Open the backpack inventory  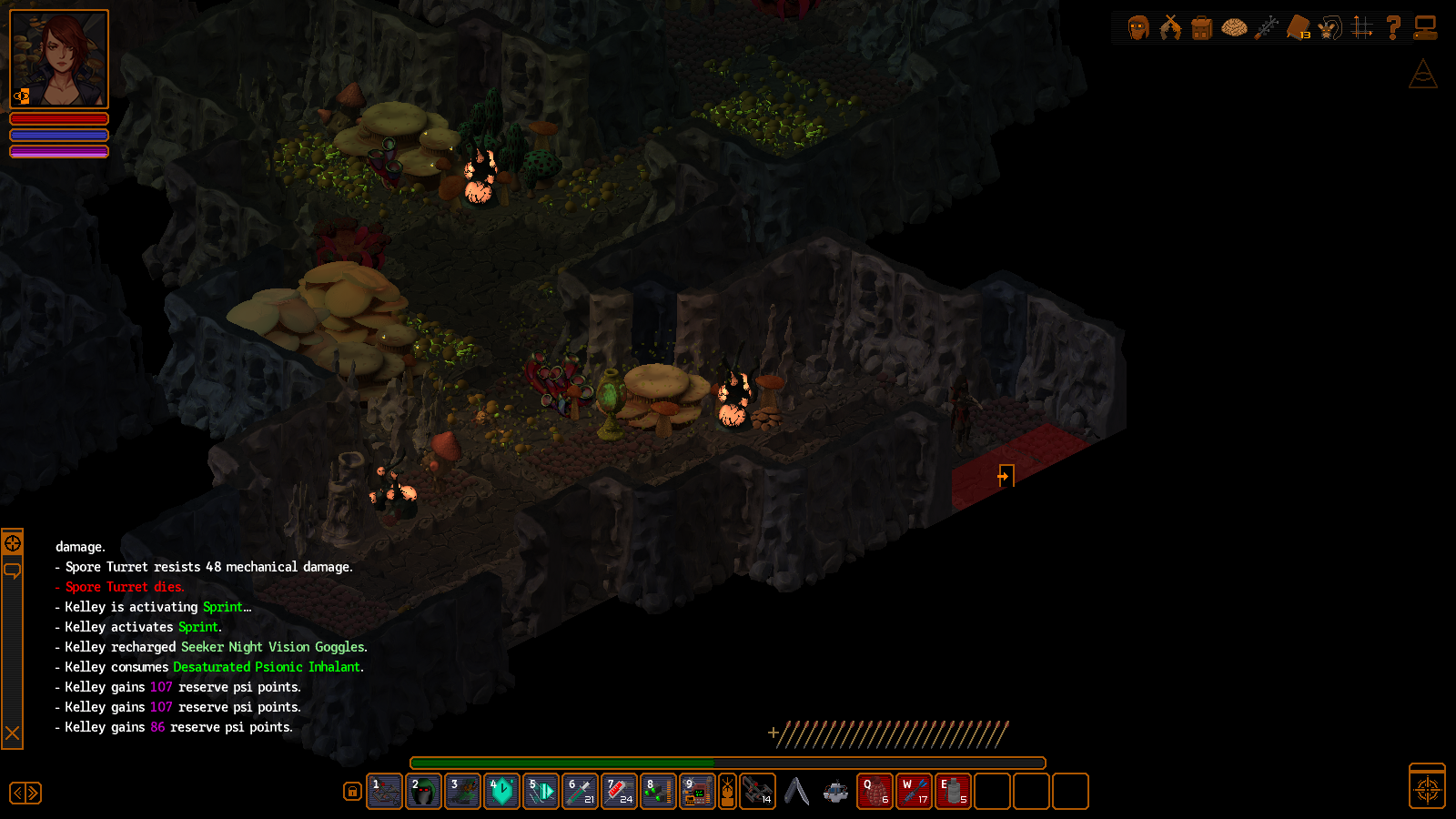pyautogui.click(x=1202, y=28)
